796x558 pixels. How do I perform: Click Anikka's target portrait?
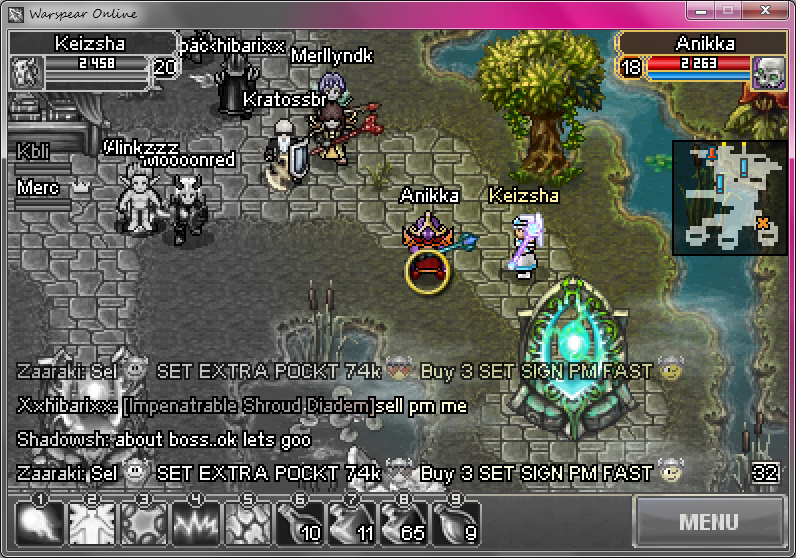768,72
